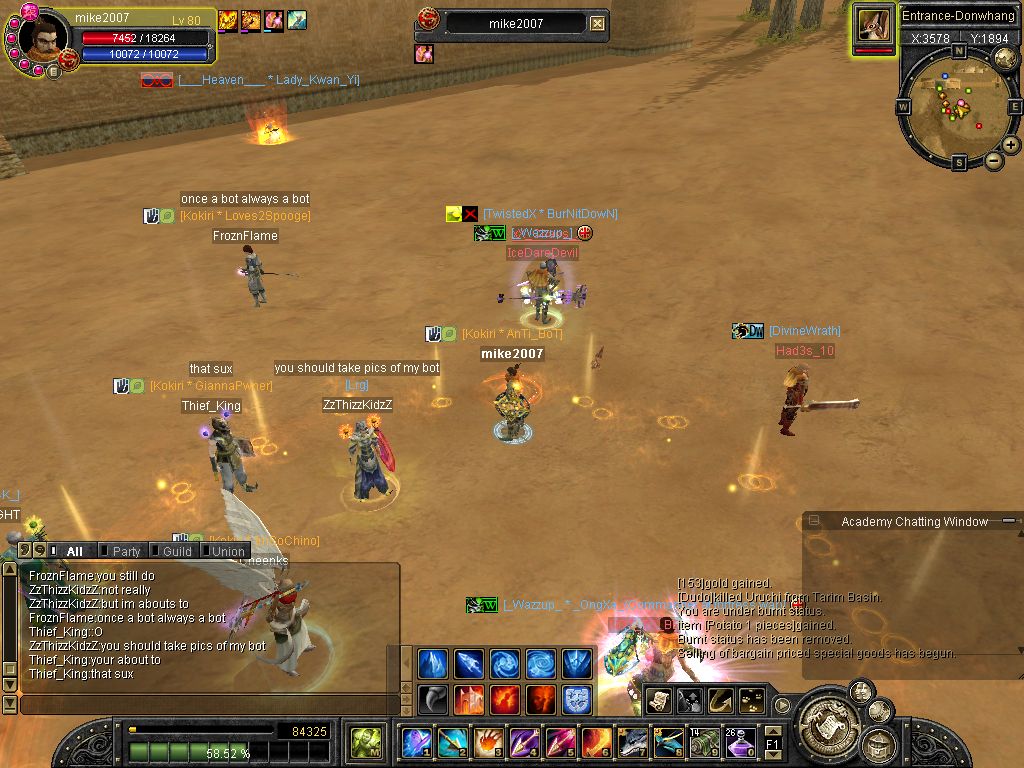
Task: Switch chat to the Party tab
Action: 126,551
